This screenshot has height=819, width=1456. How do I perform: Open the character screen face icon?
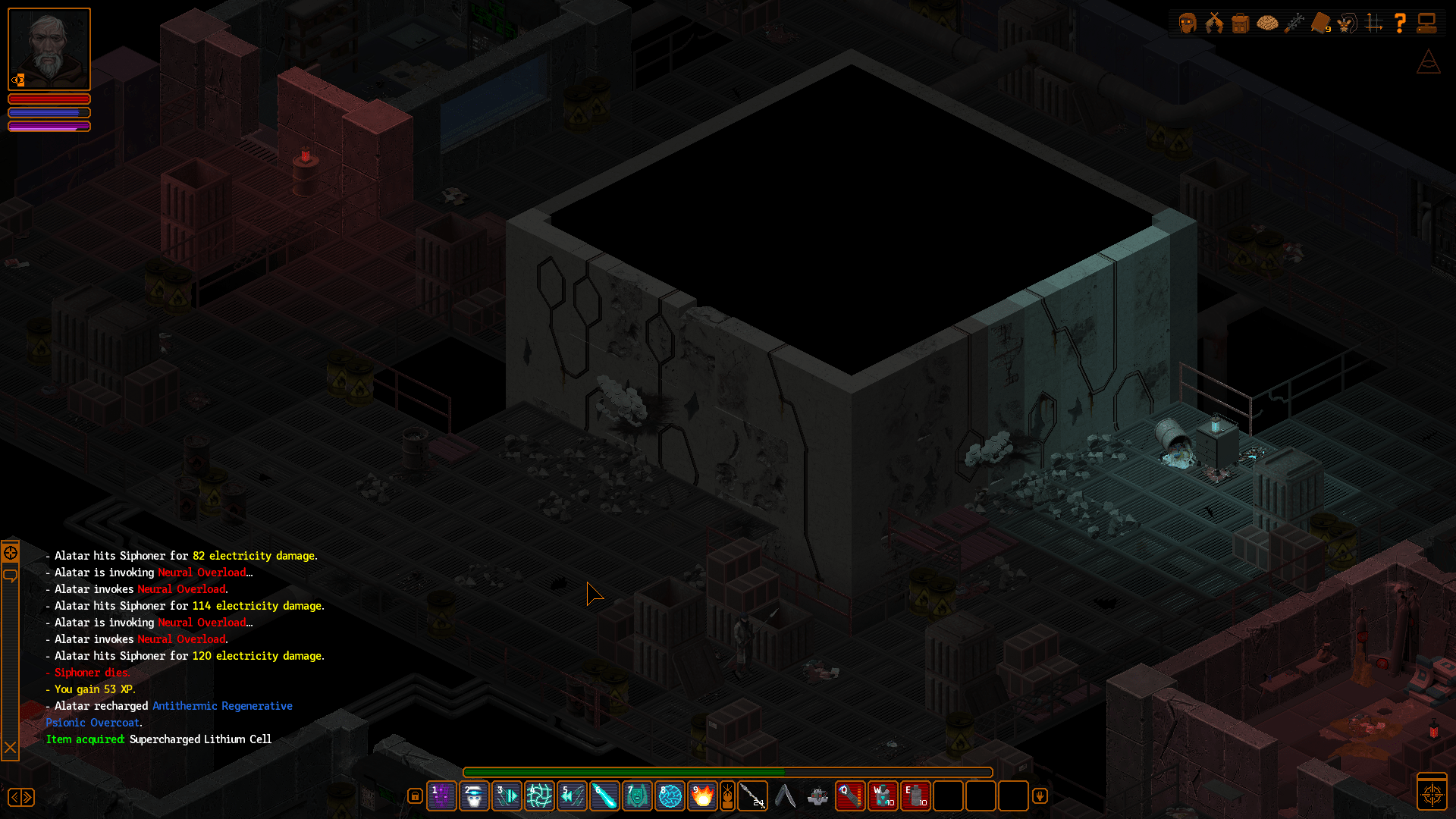1187,23
